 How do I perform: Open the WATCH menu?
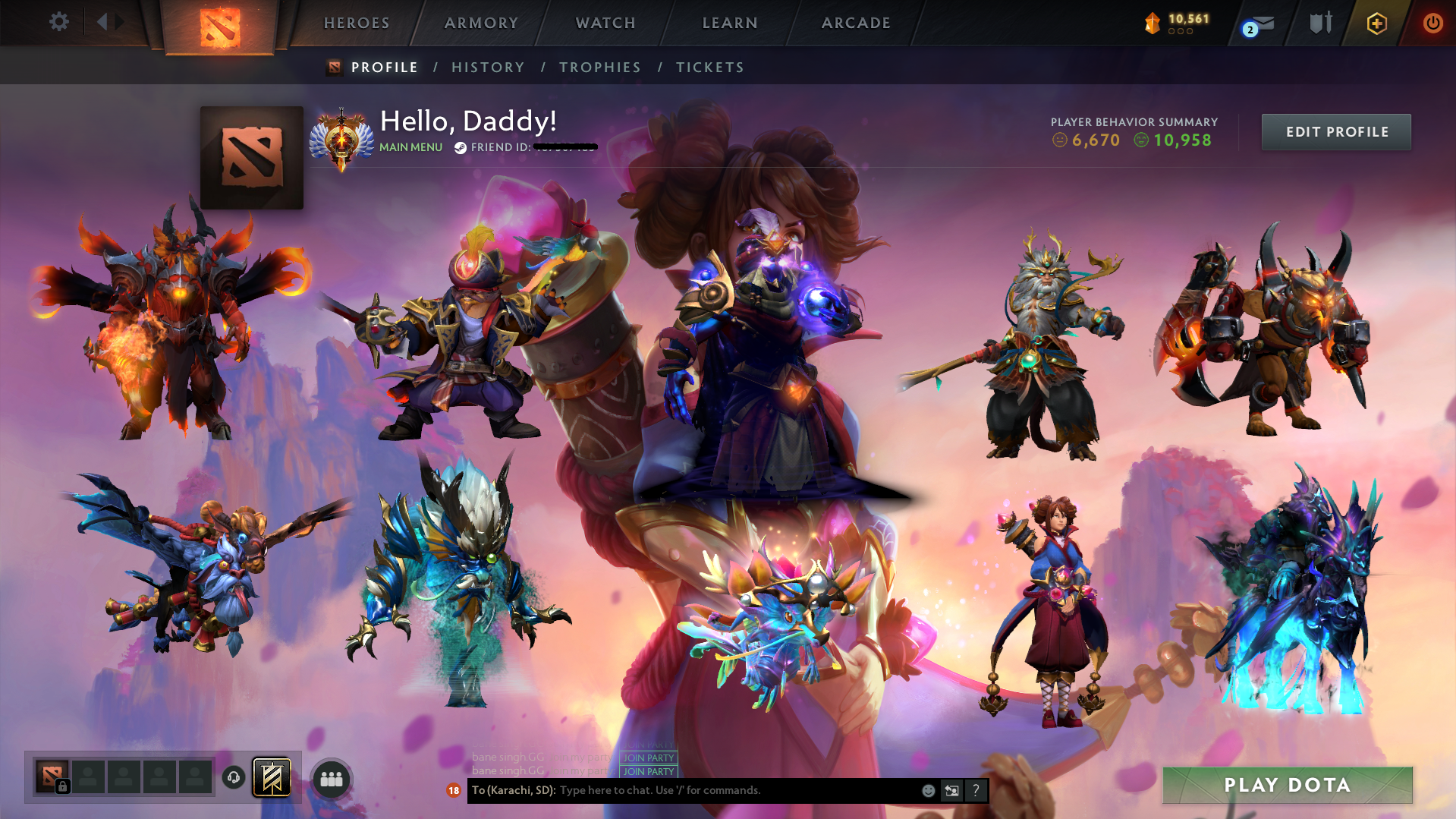point(605,23)
